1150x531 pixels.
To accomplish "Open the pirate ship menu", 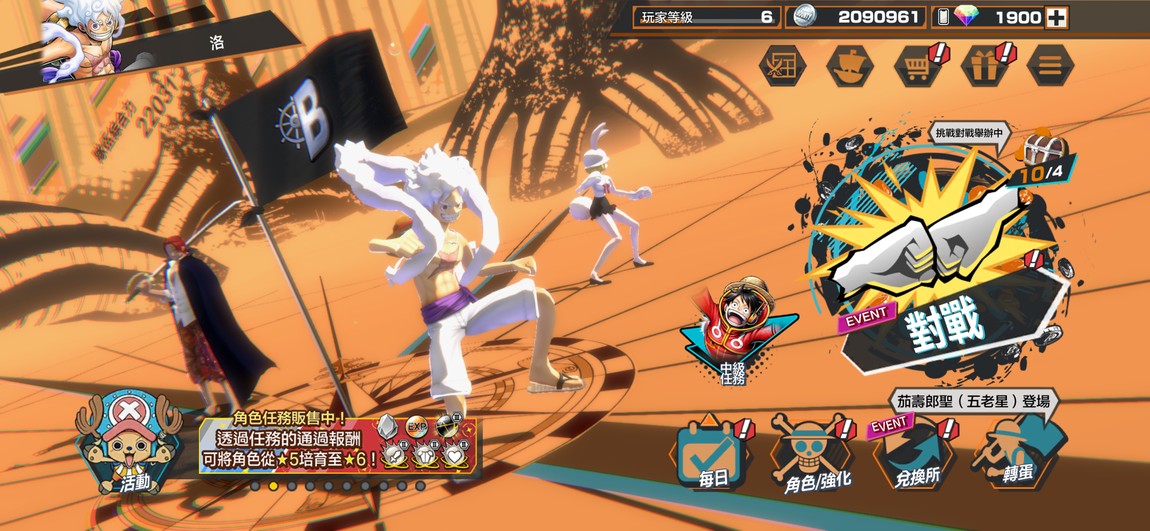I will click(849, 65).
